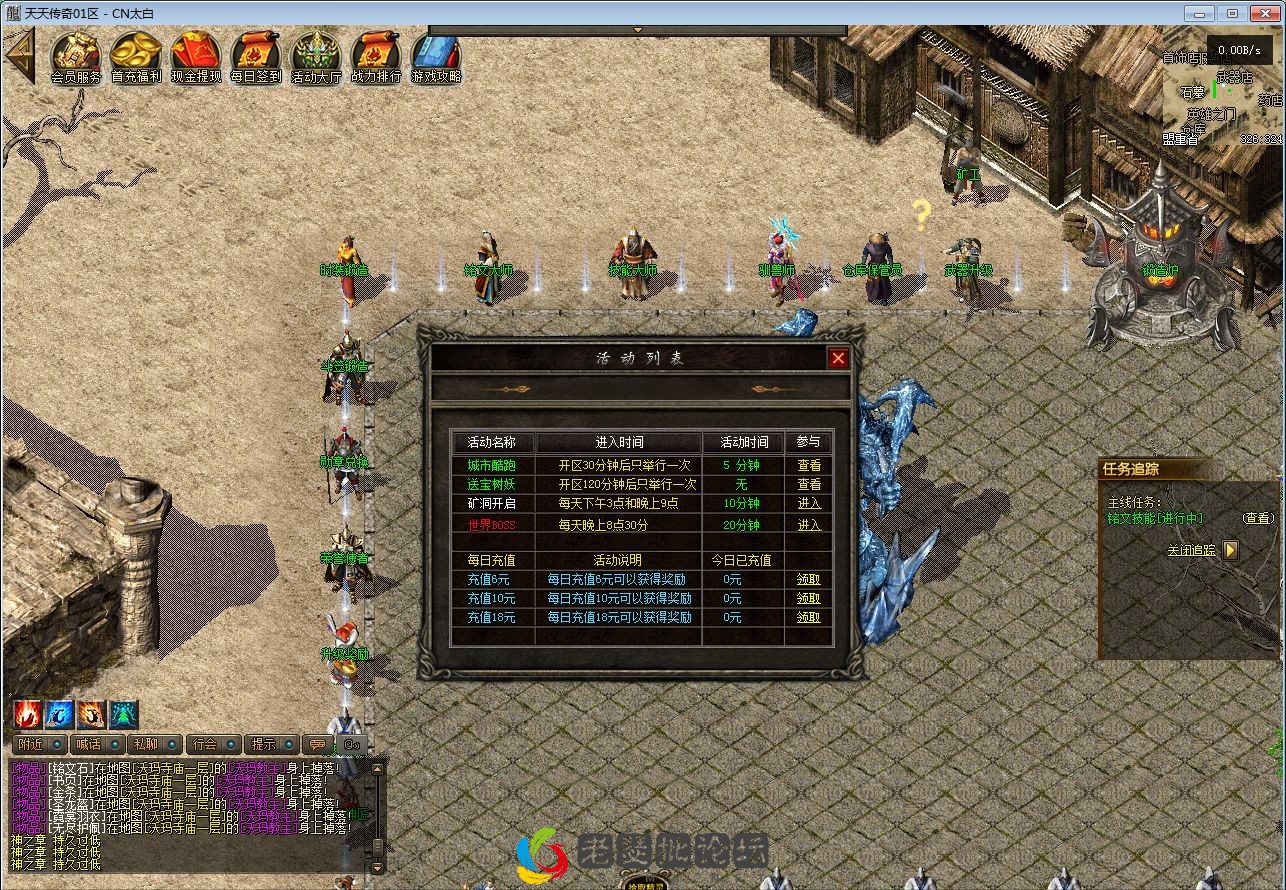The image size is (1286, 890).
Task: Enter the 世界BOSS event via 进入
Action: click(808, 525)
